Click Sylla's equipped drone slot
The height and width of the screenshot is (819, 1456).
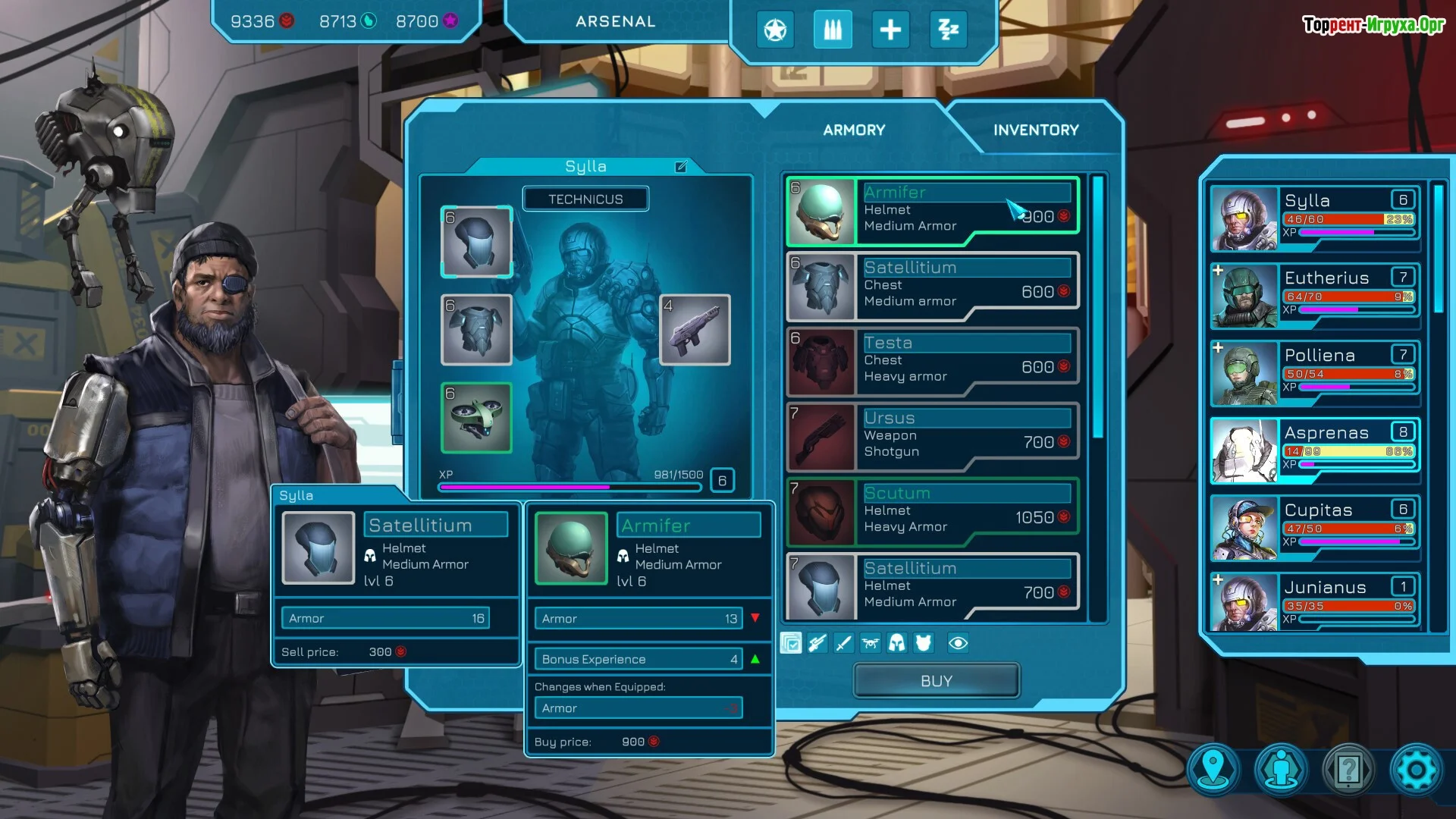tap(476, 418)
